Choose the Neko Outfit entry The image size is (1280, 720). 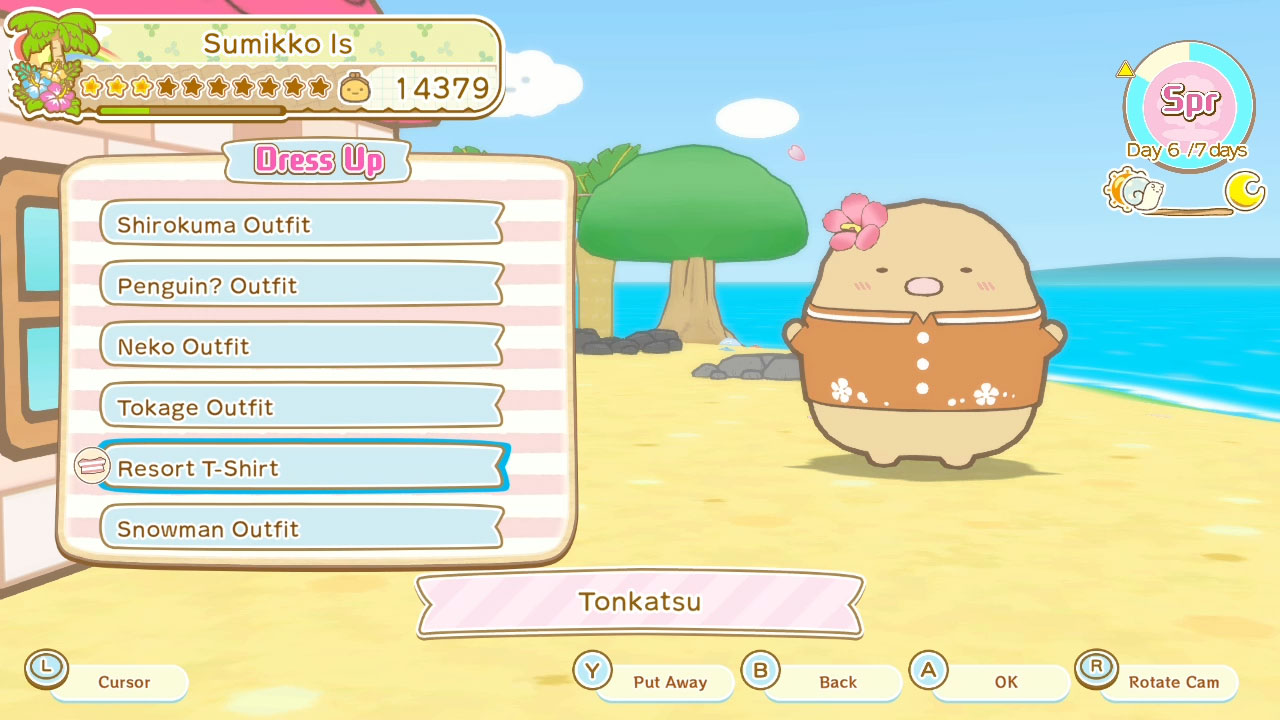coord(300,346)
